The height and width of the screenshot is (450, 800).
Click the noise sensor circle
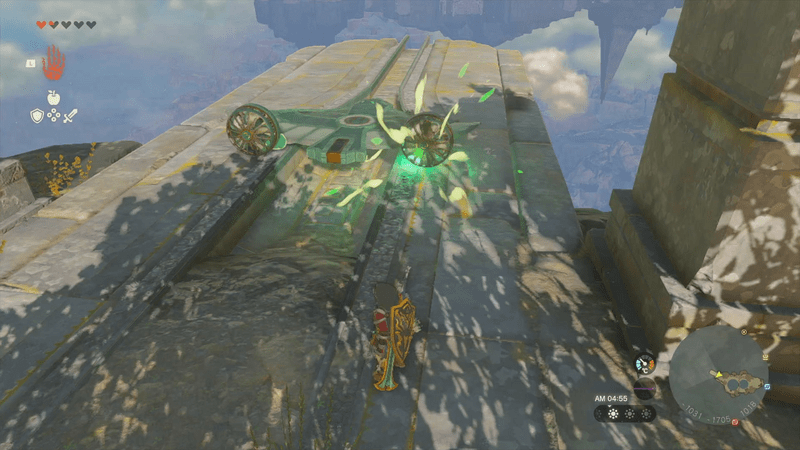point(645,388)
